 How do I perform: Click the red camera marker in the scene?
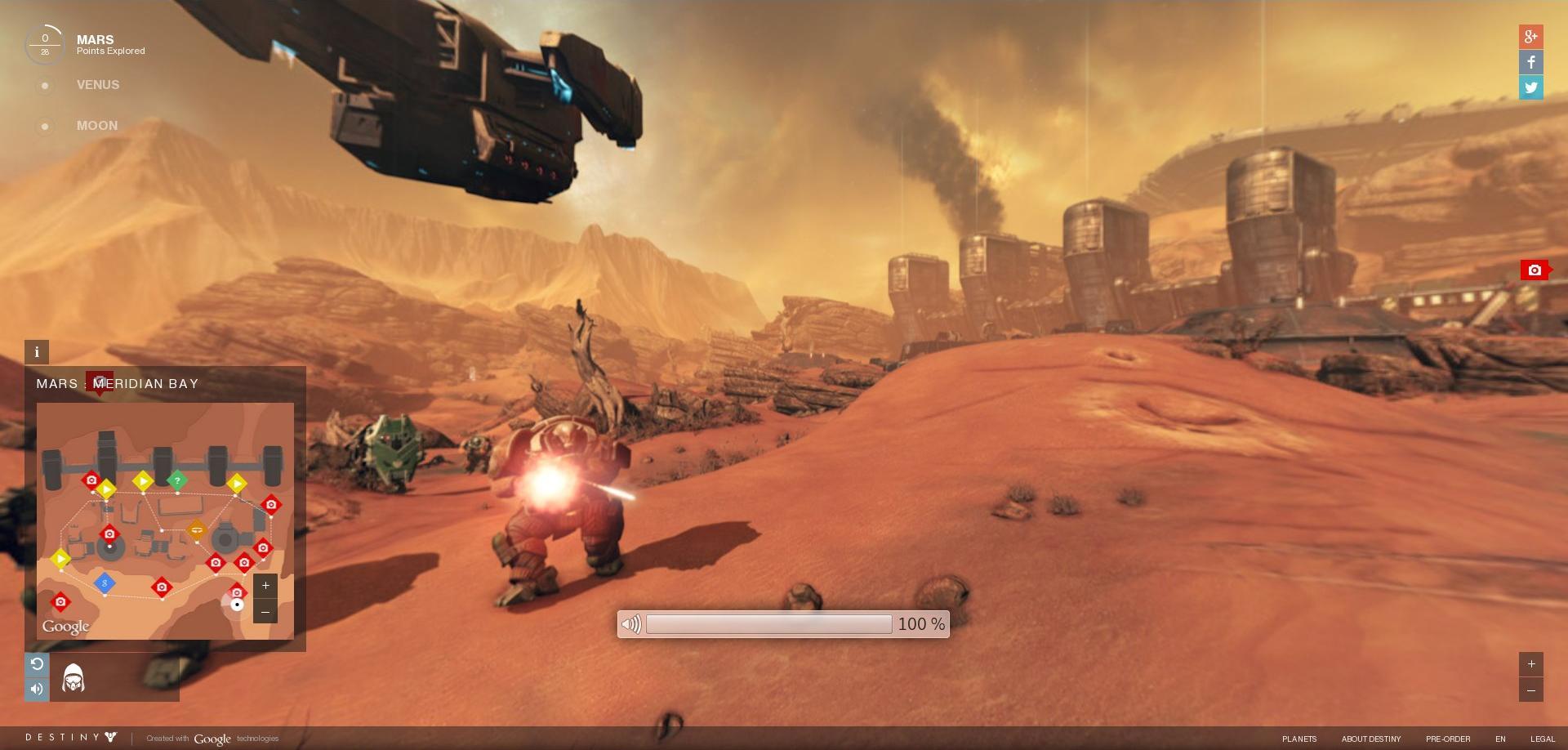pyautogui.click(x=1535, y=270)
